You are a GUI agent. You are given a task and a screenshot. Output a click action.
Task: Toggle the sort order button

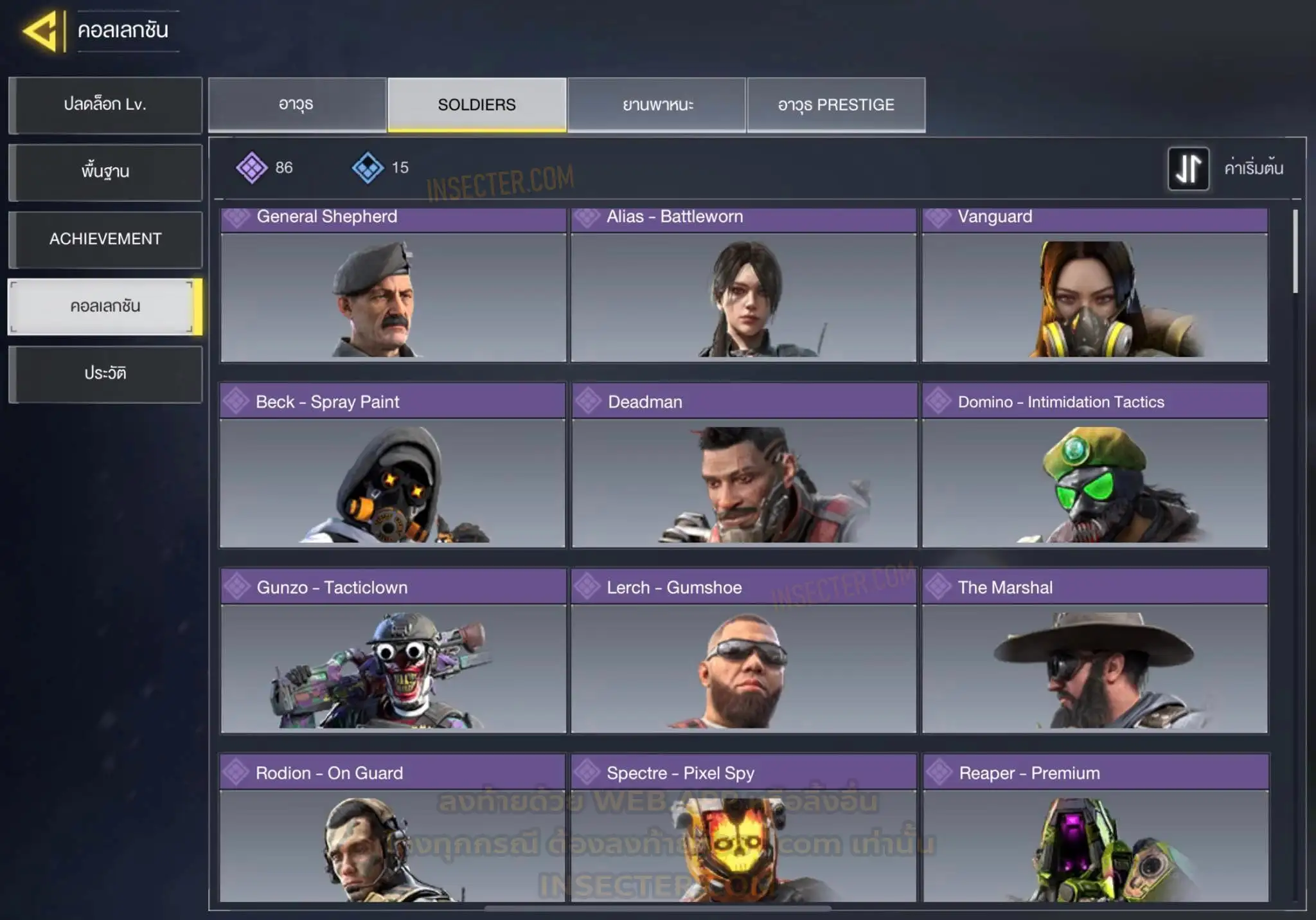pyautogui.click(x=1188, y=168)
